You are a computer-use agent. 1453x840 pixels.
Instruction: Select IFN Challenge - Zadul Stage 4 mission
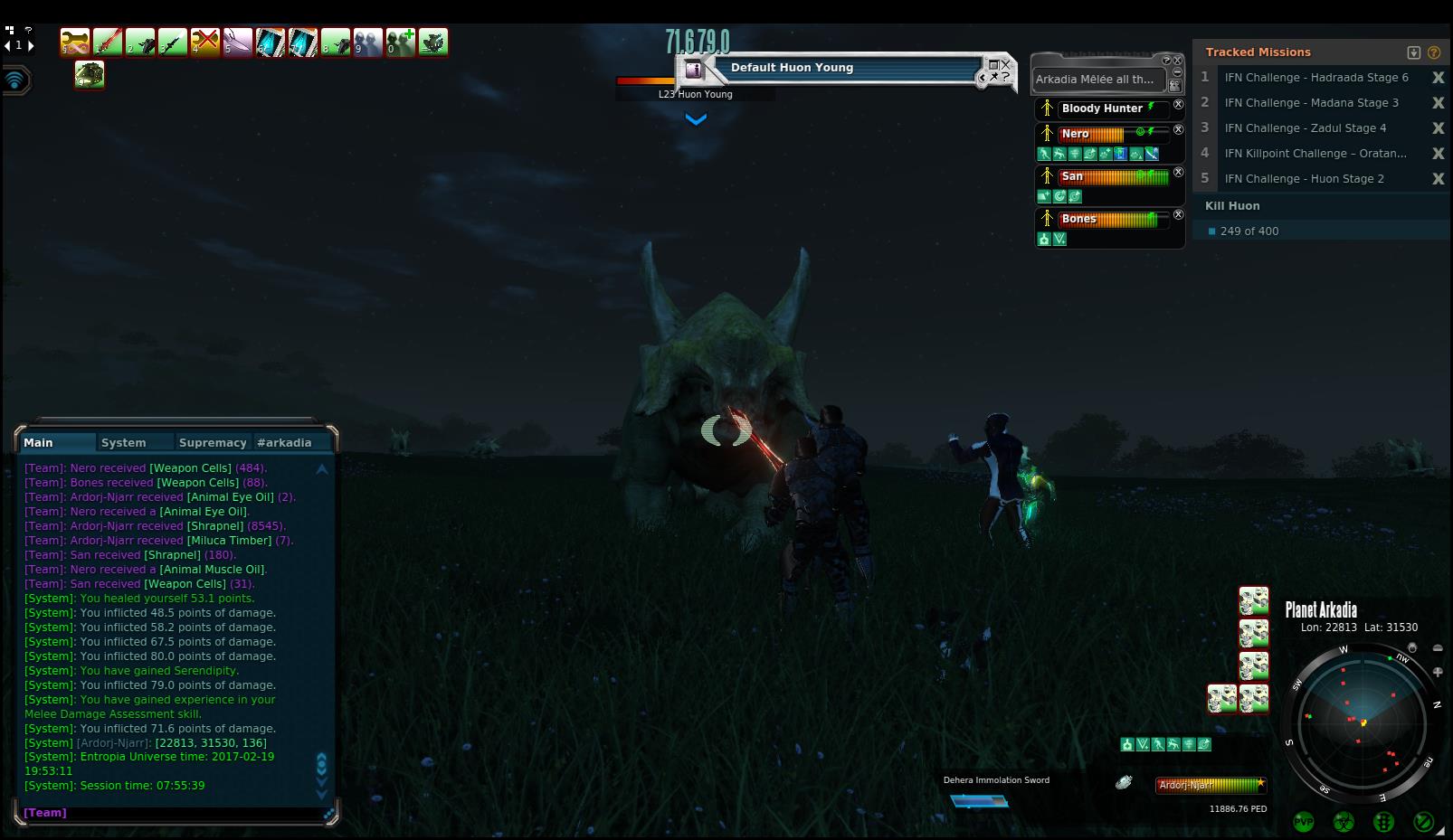click(1305, 128)
